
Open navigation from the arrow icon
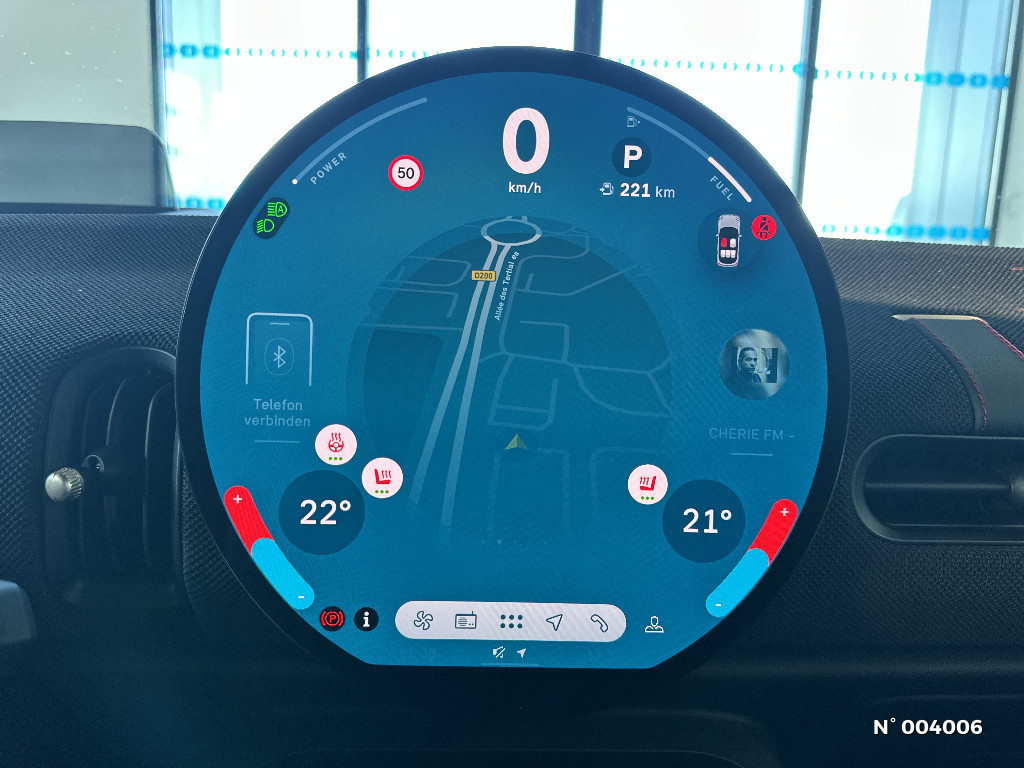(x=555, y=622)
